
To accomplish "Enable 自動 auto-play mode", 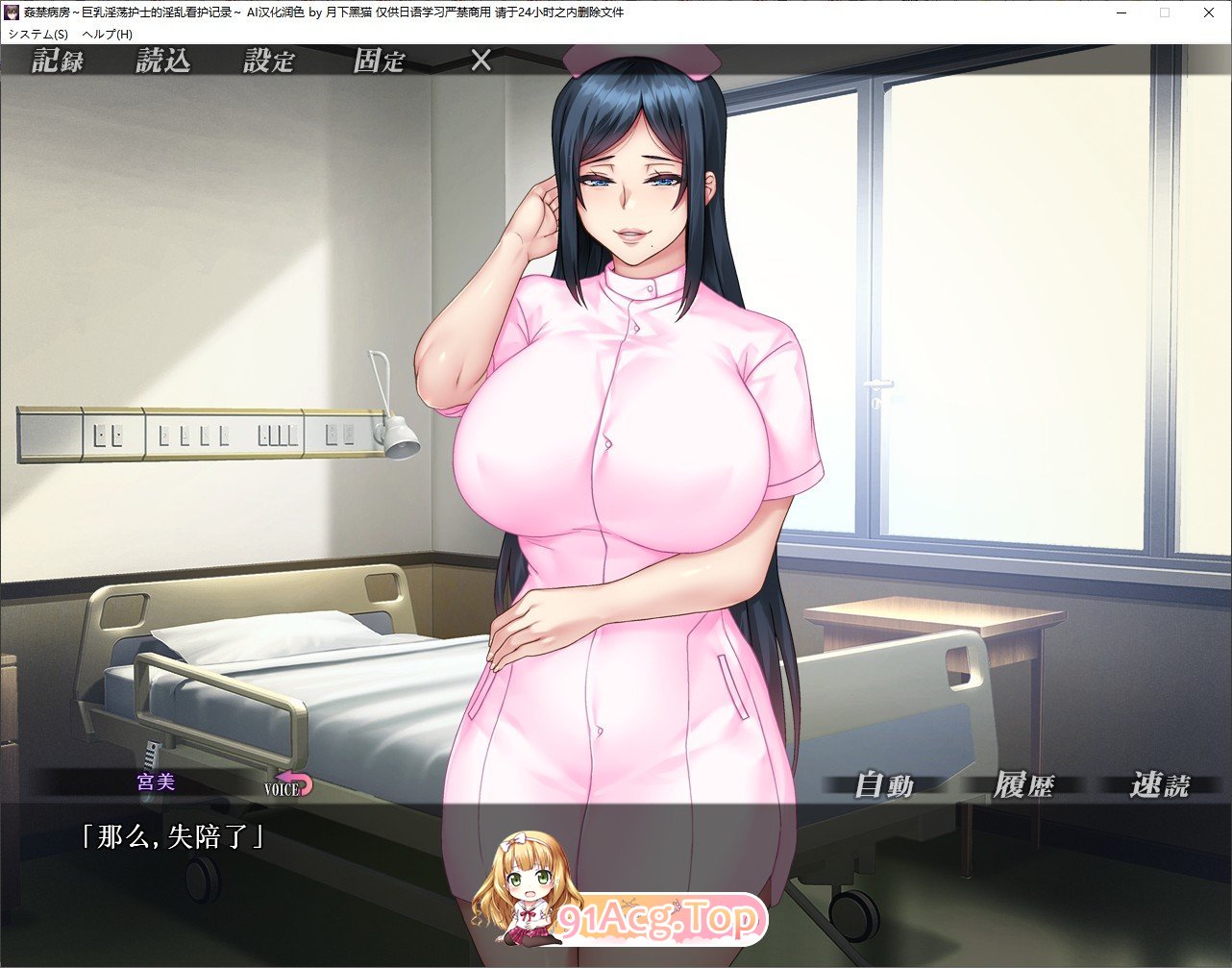I will click(x=884, y=785).
